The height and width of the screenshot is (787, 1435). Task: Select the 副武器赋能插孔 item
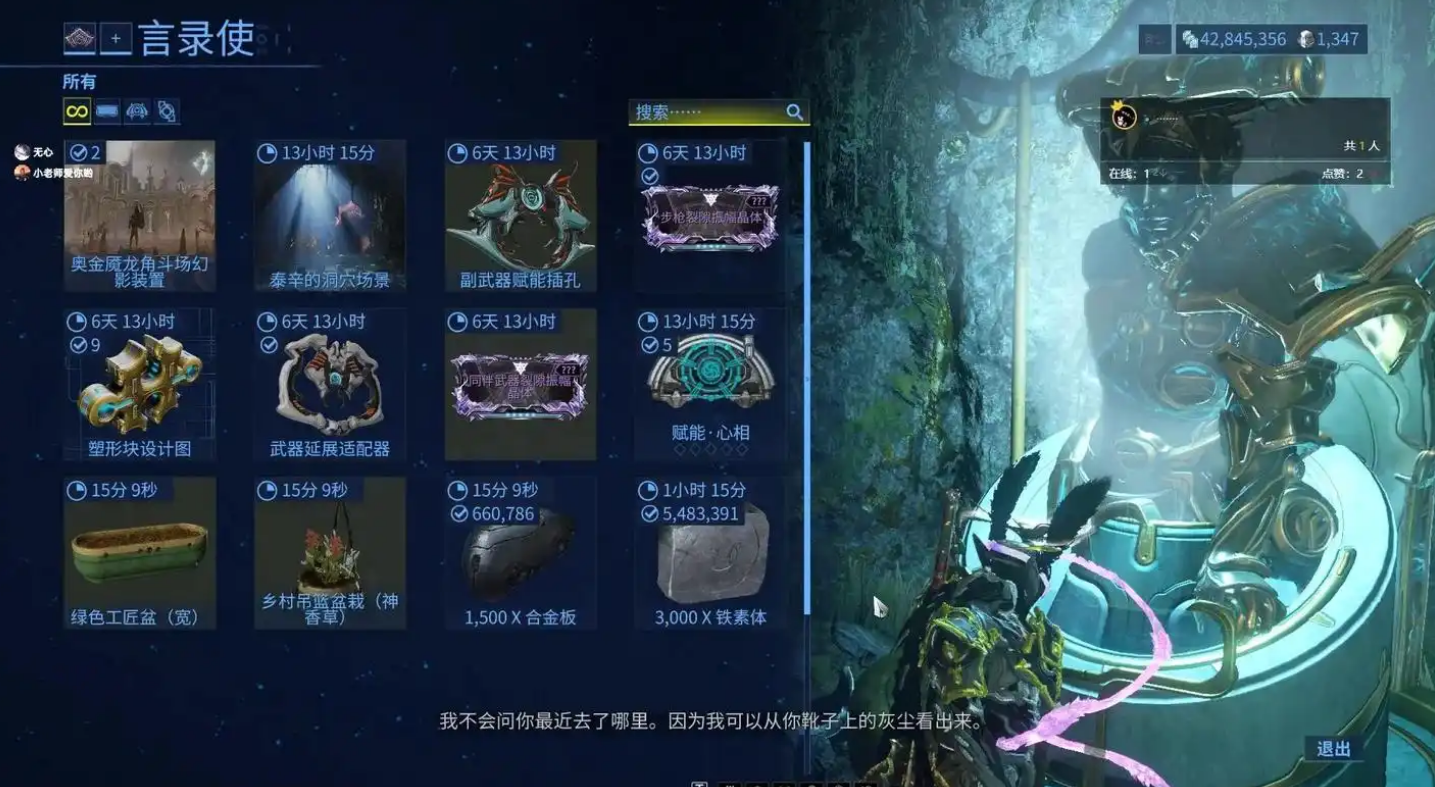click(x=520, y=216)
